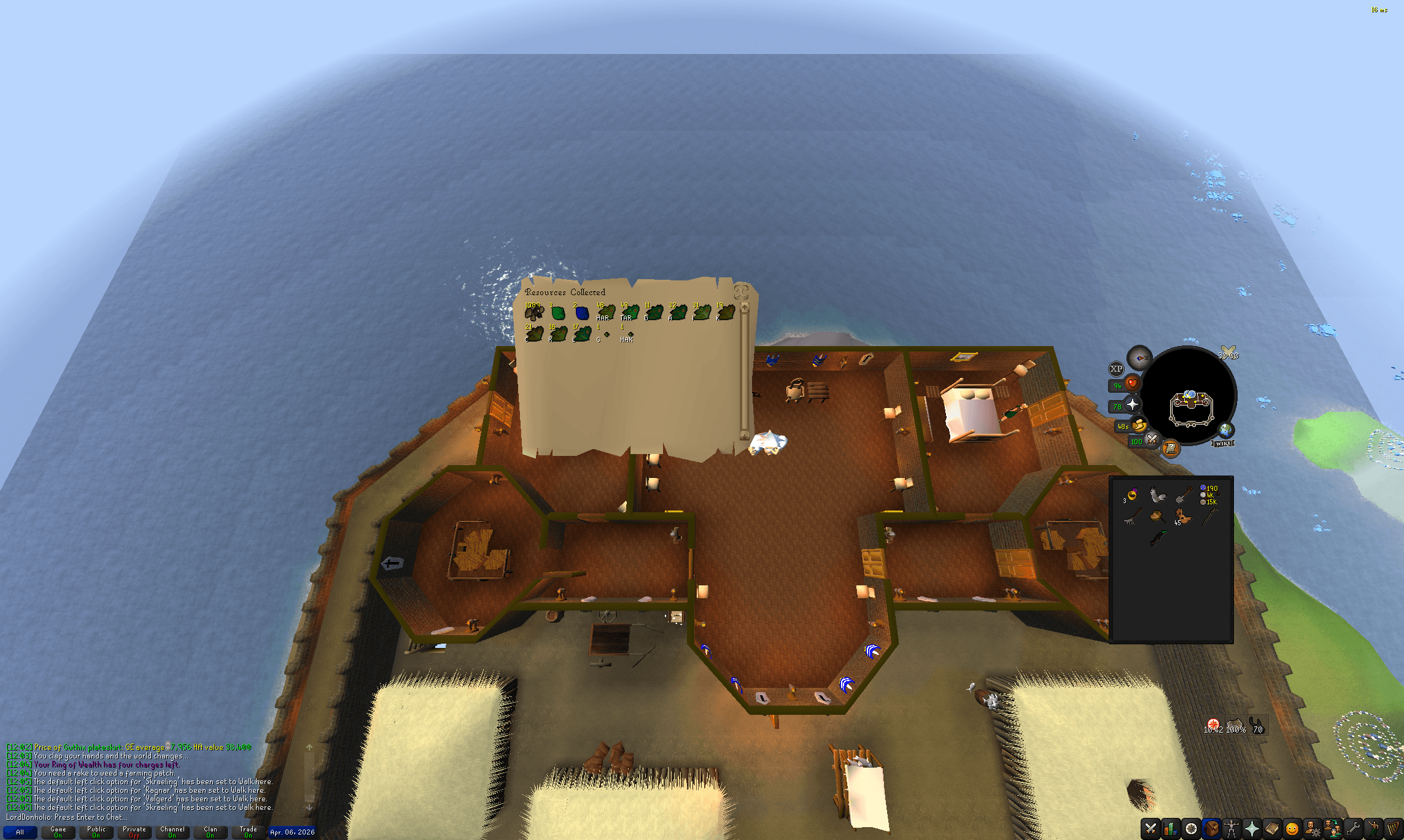The width and height of the screenshot is (1404, 840).
Task: Open the Magic spellbook tab
Action: point(1271,830)
